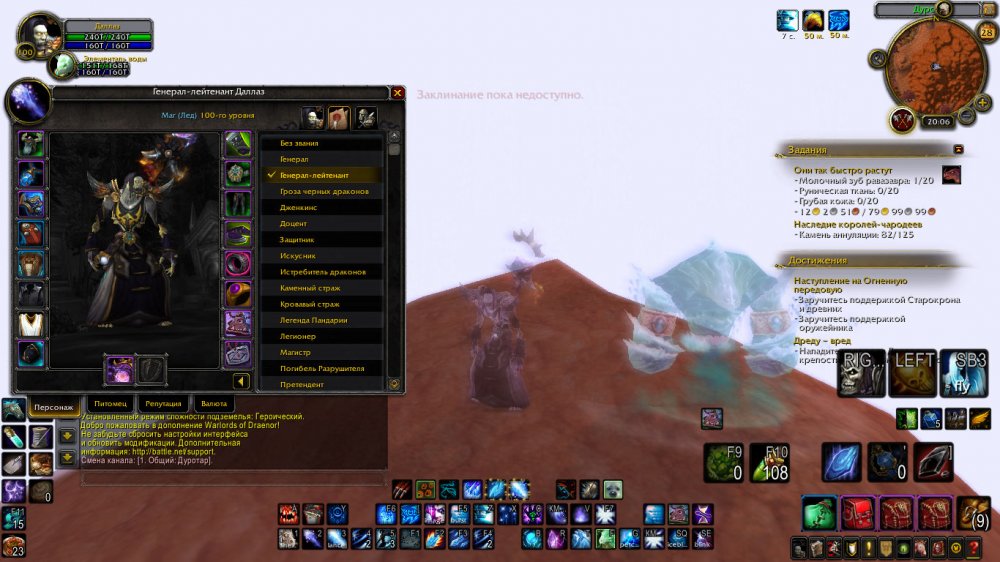This screenshot has height=562, width=1000.
Task: Open the calendar button showing 28
Action: pyautogui.click(x=987, y=33)
